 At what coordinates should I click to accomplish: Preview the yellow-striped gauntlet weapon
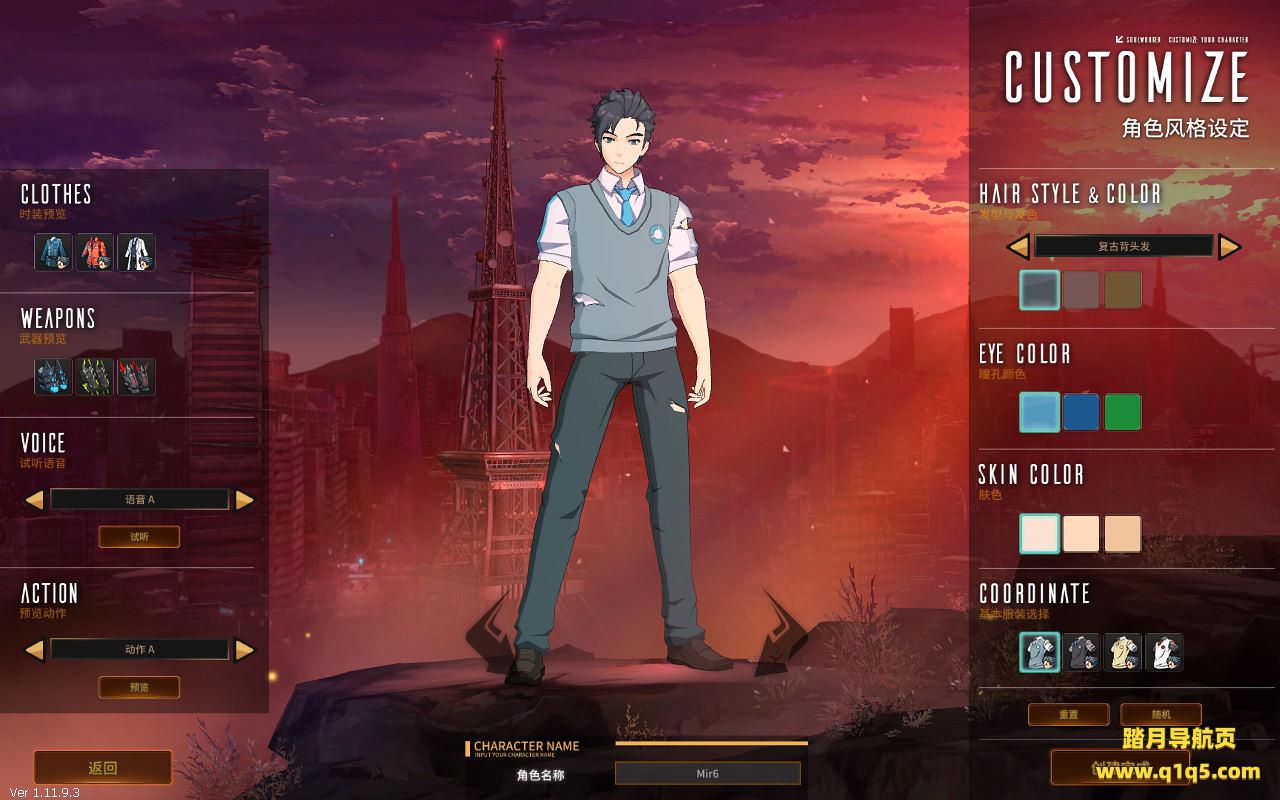95,377
